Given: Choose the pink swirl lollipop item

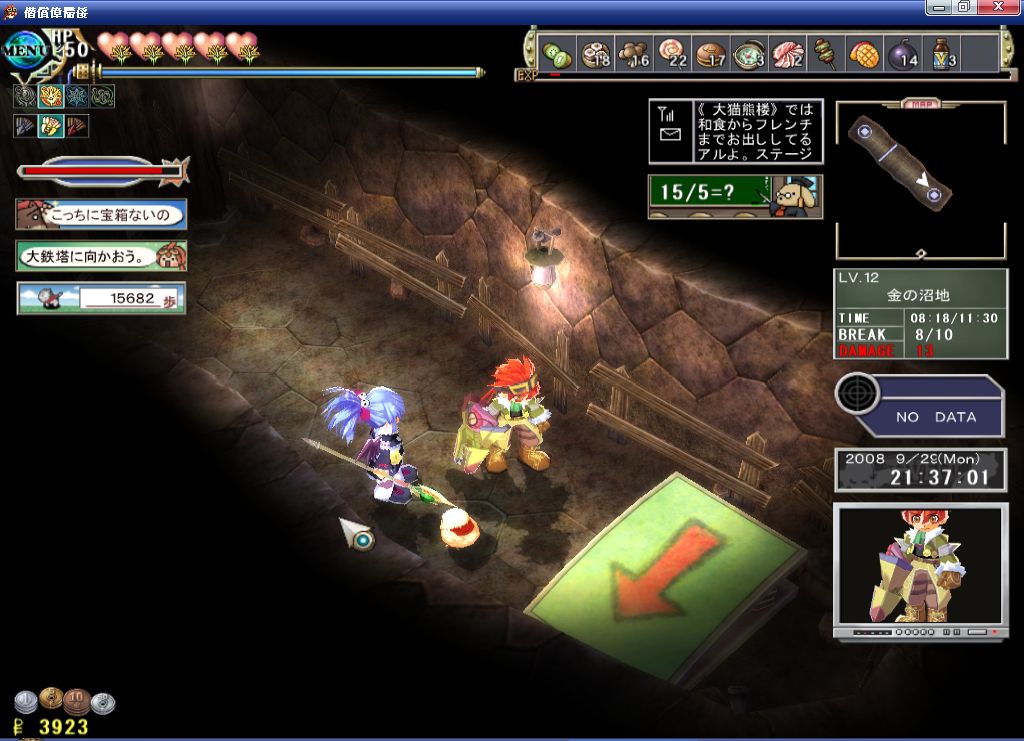Looking at the screenshot, I should [671, 54].
